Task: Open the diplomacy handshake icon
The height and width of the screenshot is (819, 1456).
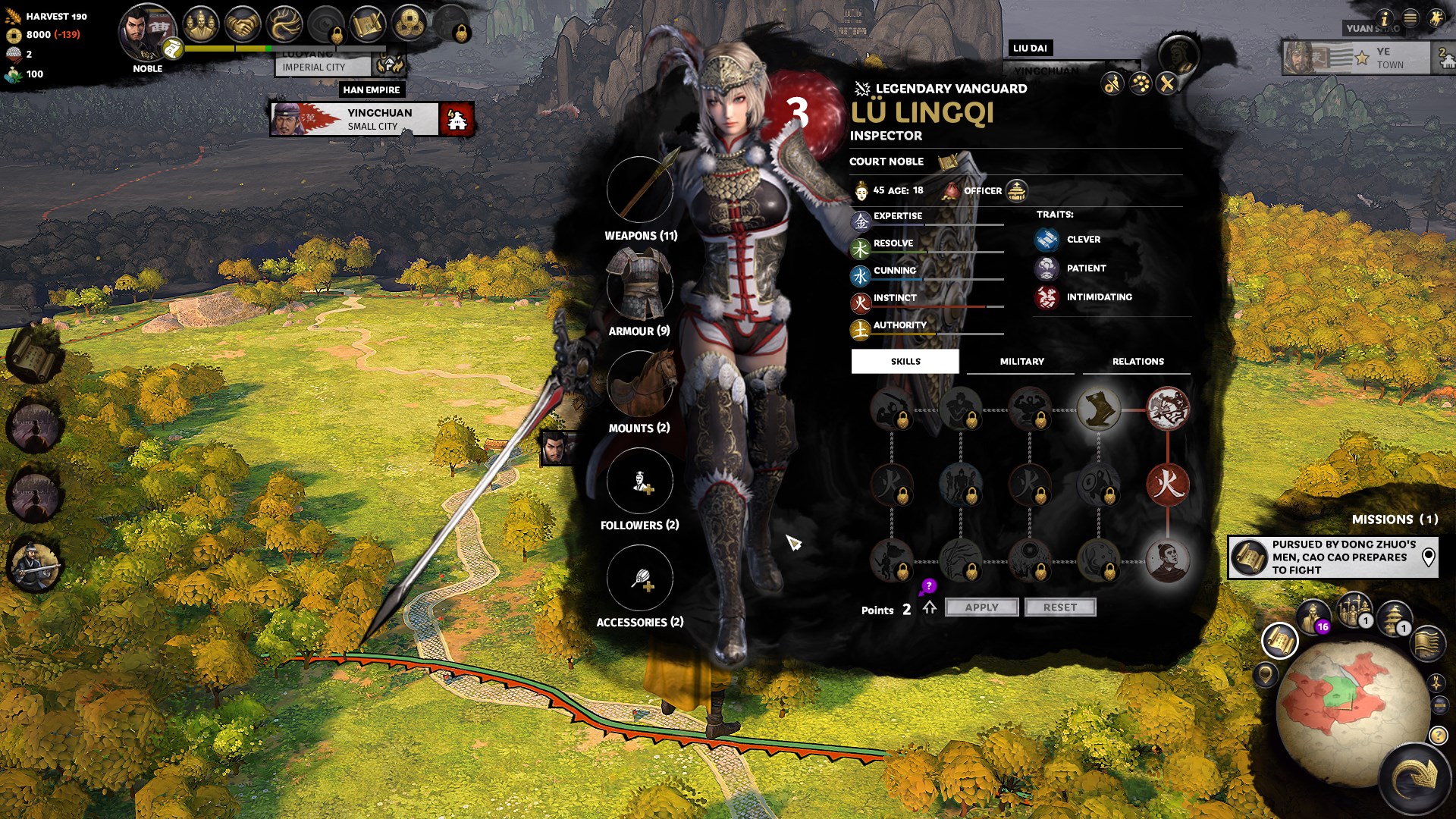Action: [x=243, y=25]
